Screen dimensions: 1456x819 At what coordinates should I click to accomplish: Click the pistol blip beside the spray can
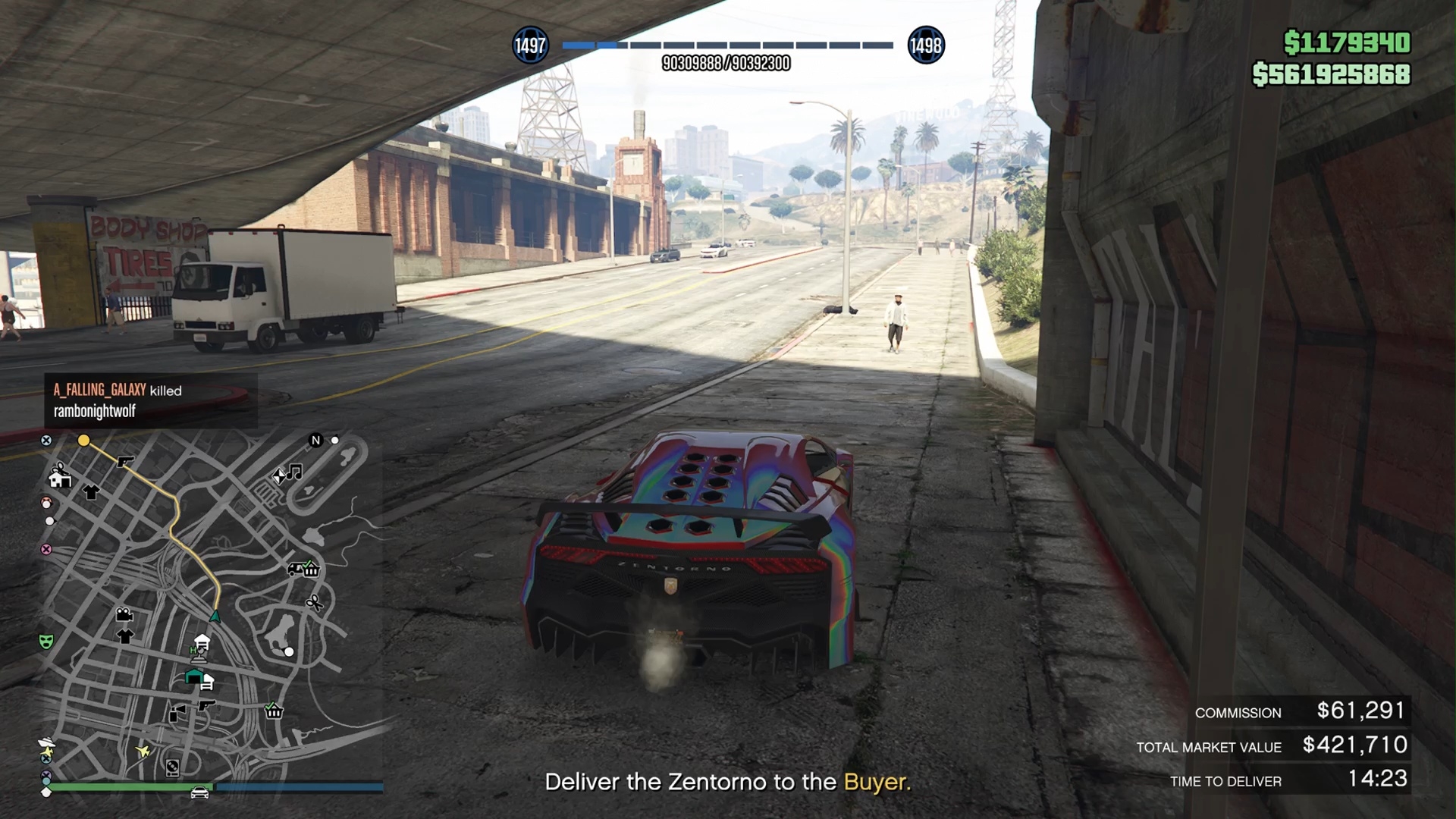(206, 705)
